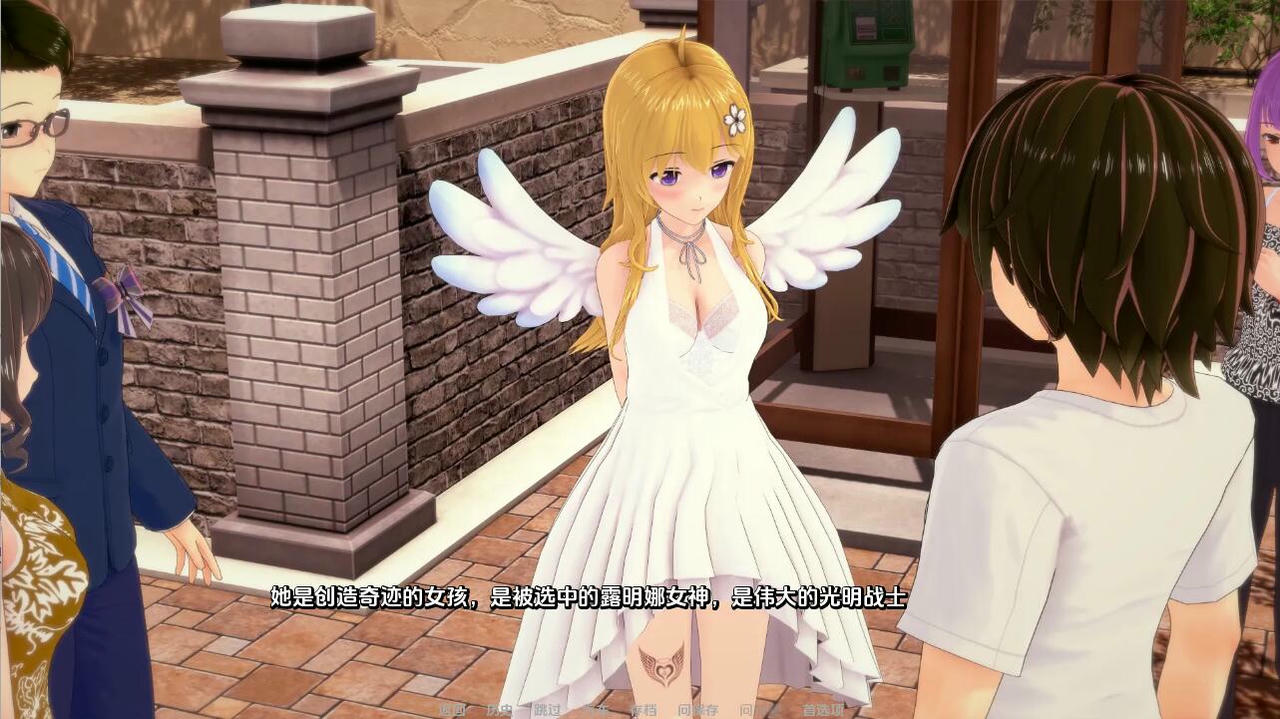The width and height of the screenshot is (1280, 719).
Task: Open the 首选项 (preferences) menu
Action: (823, 710)
